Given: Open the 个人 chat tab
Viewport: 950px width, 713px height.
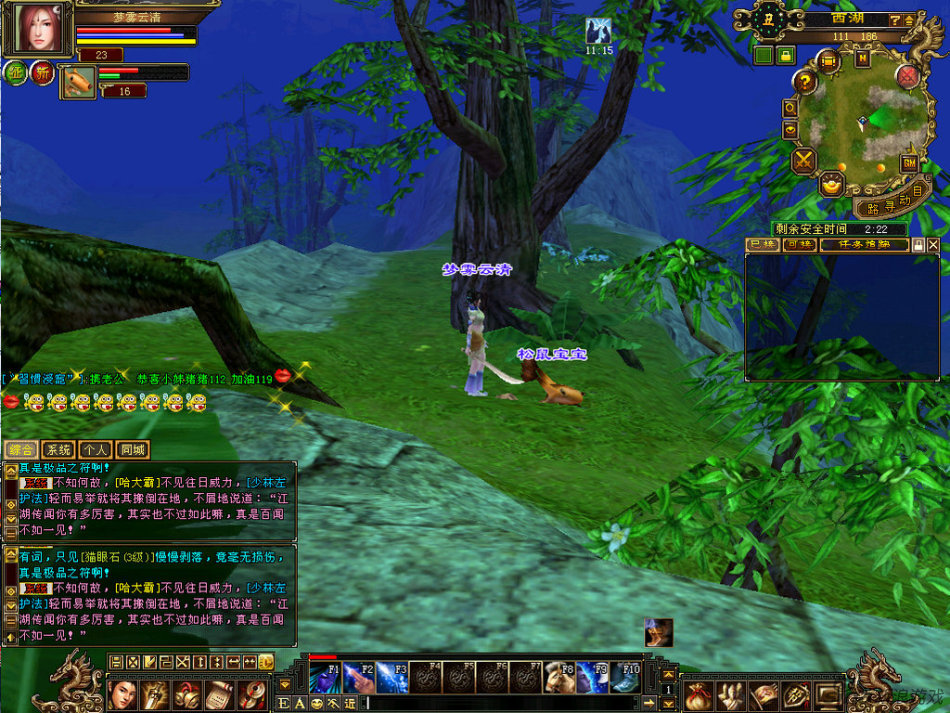Looking at the screenshot, I should click(x=95, y=450).
